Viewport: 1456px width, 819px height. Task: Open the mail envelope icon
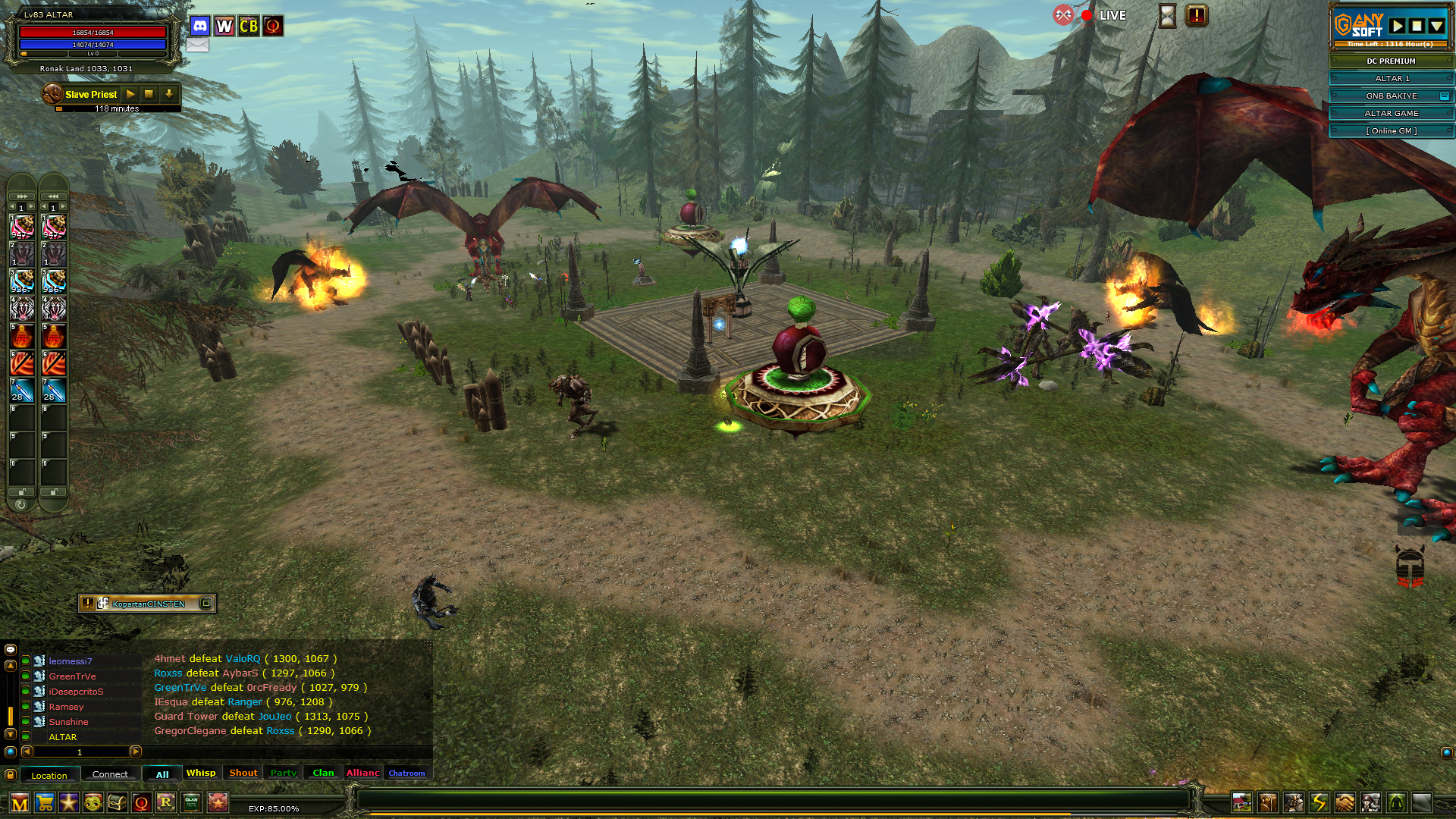pos(197,45)
